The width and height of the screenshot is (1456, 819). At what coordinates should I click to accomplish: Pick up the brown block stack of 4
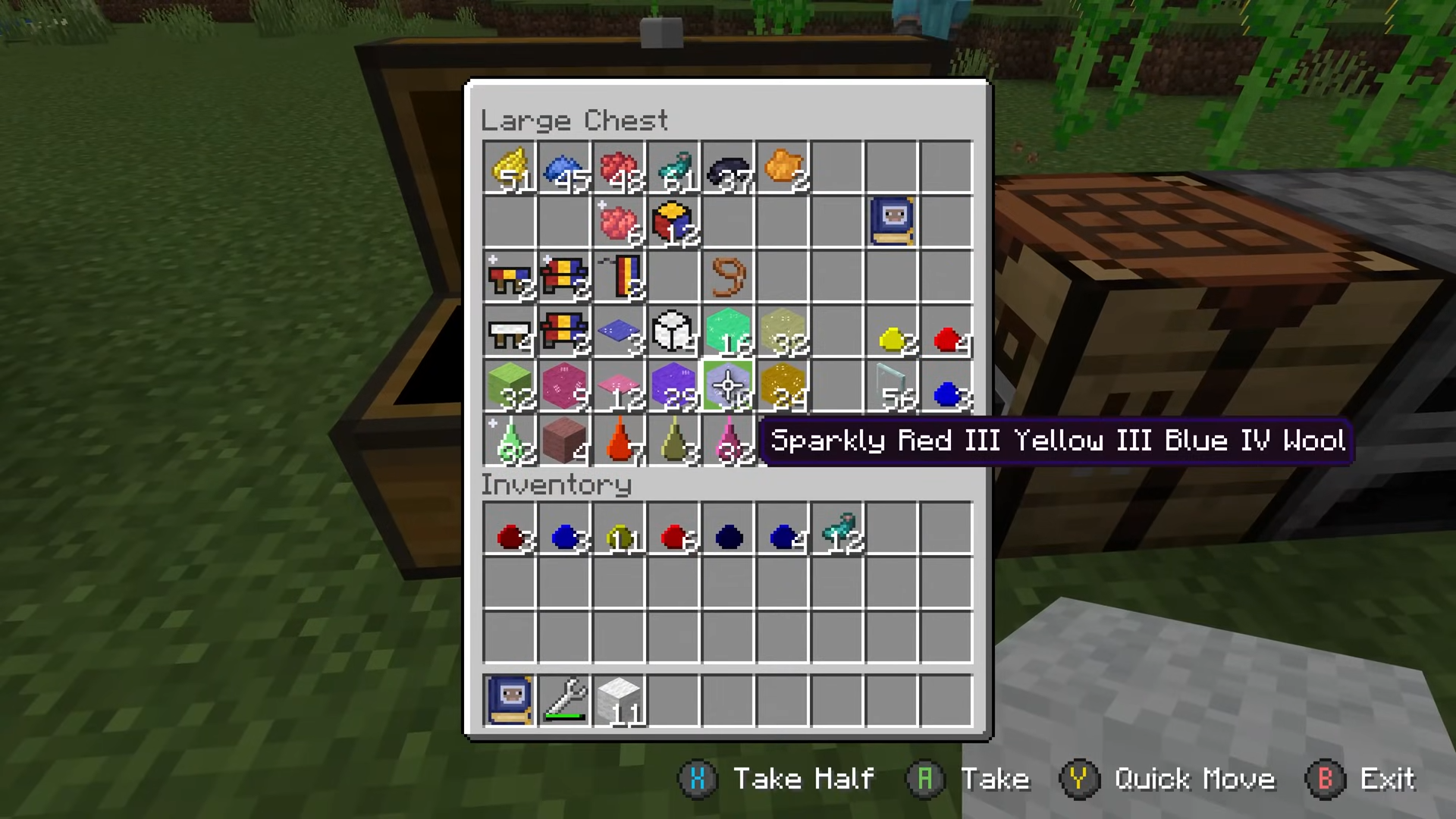pyautogui.click(x=563, y=441)
